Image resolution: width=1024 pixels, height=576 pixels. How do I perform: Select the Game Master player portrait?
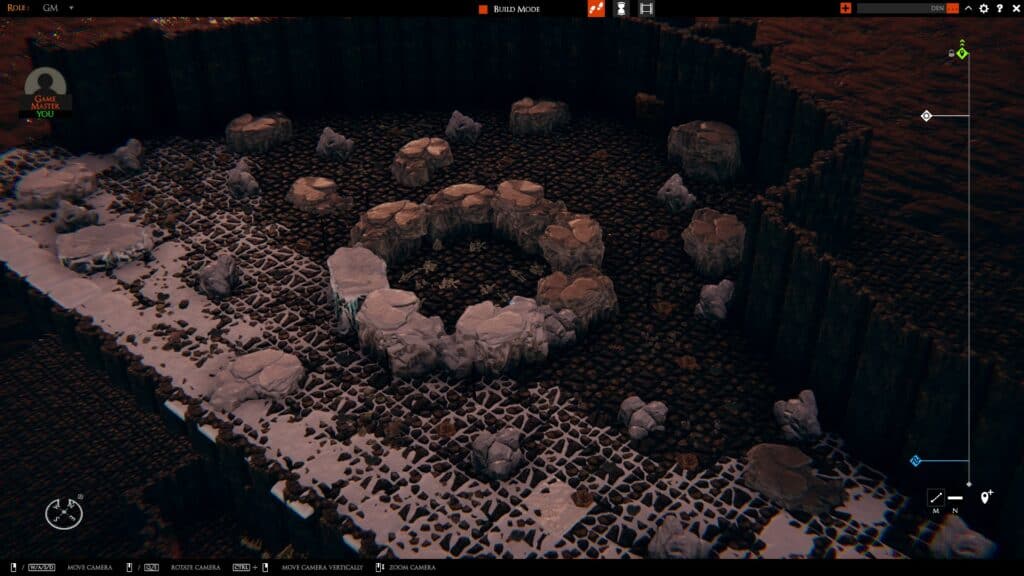pos(45,91)
